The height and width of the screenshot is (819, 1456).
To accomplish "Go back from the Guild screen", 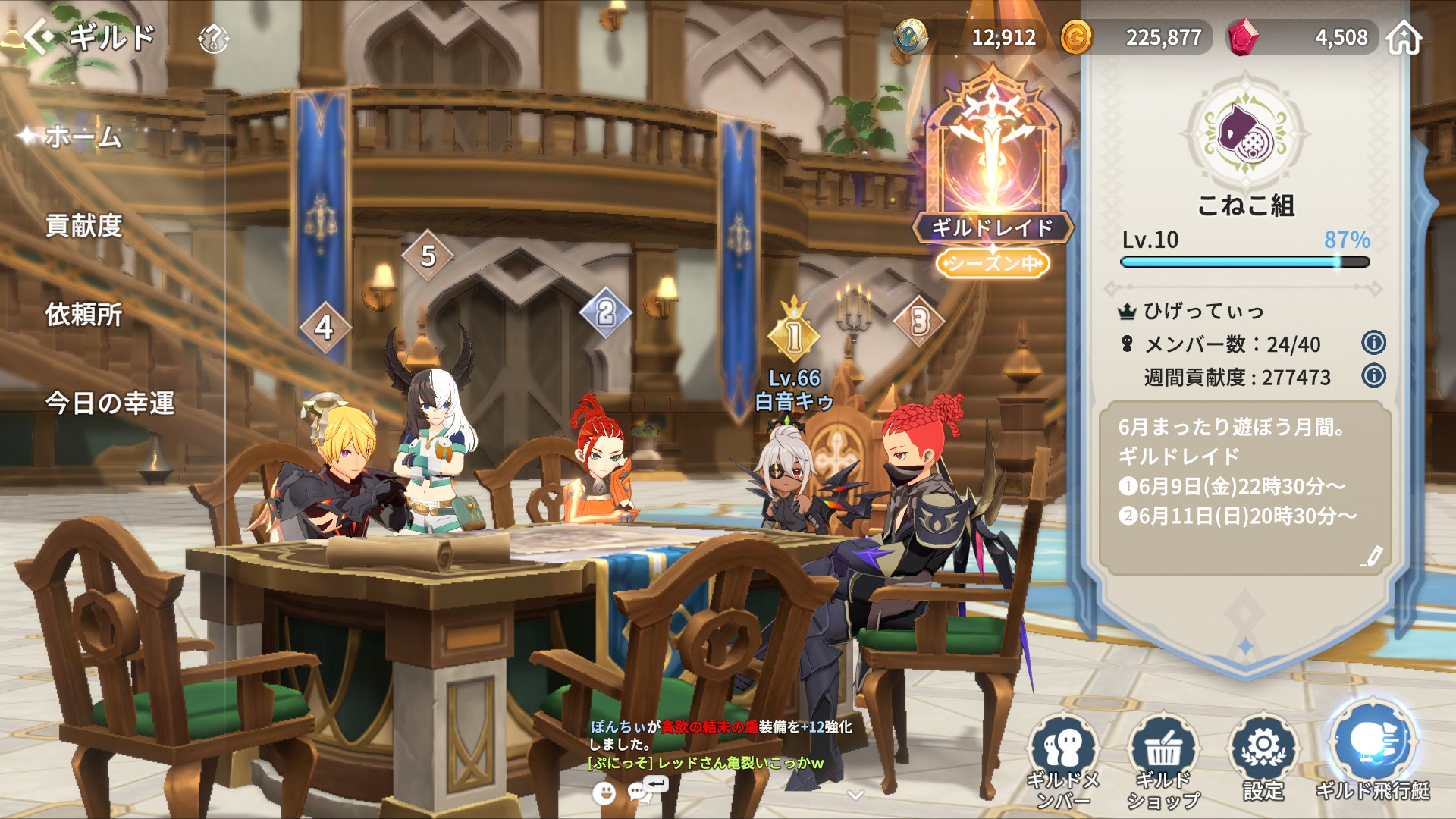I will 39,36.
